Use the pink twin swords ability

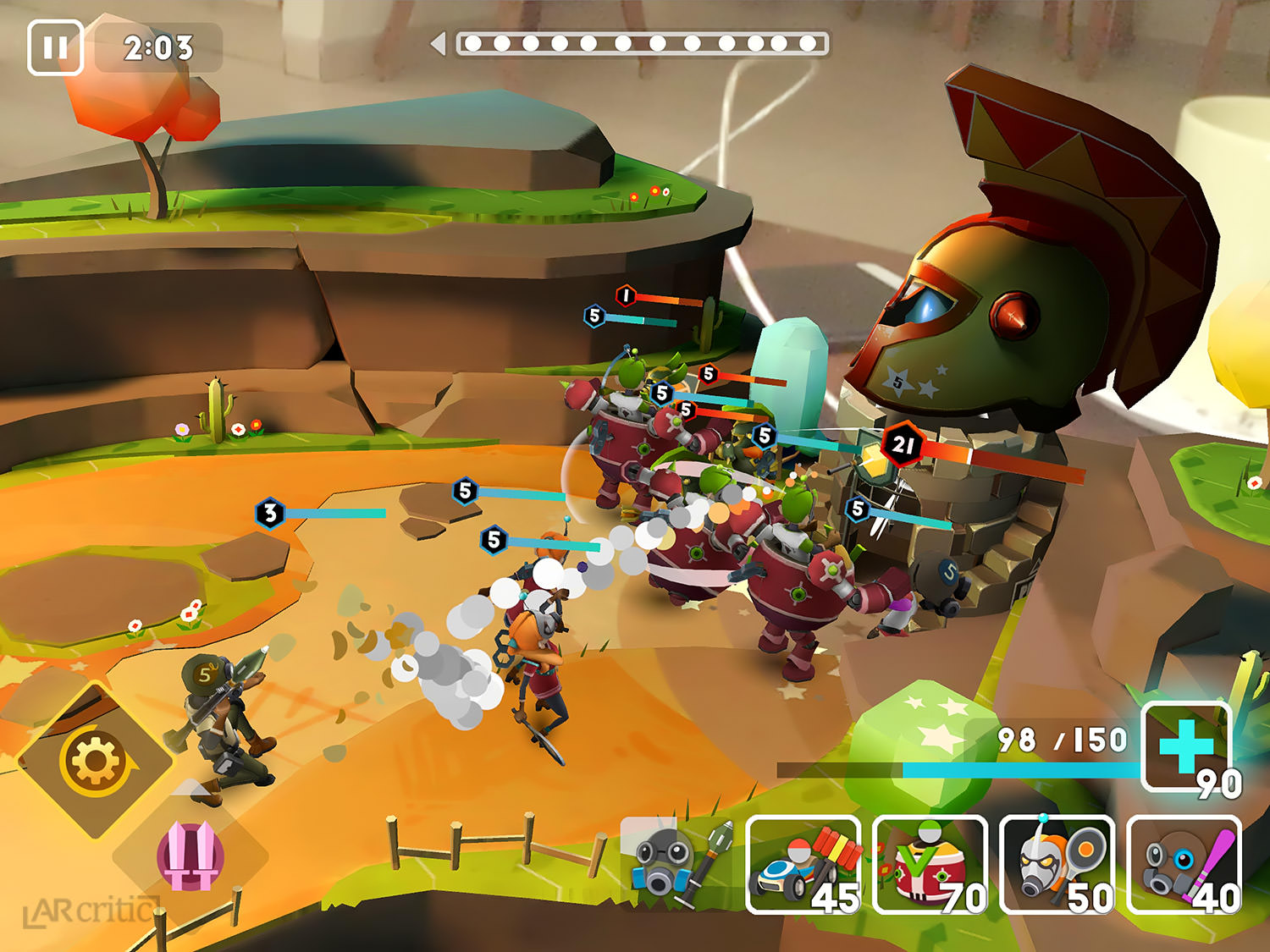tap(190, 856)
